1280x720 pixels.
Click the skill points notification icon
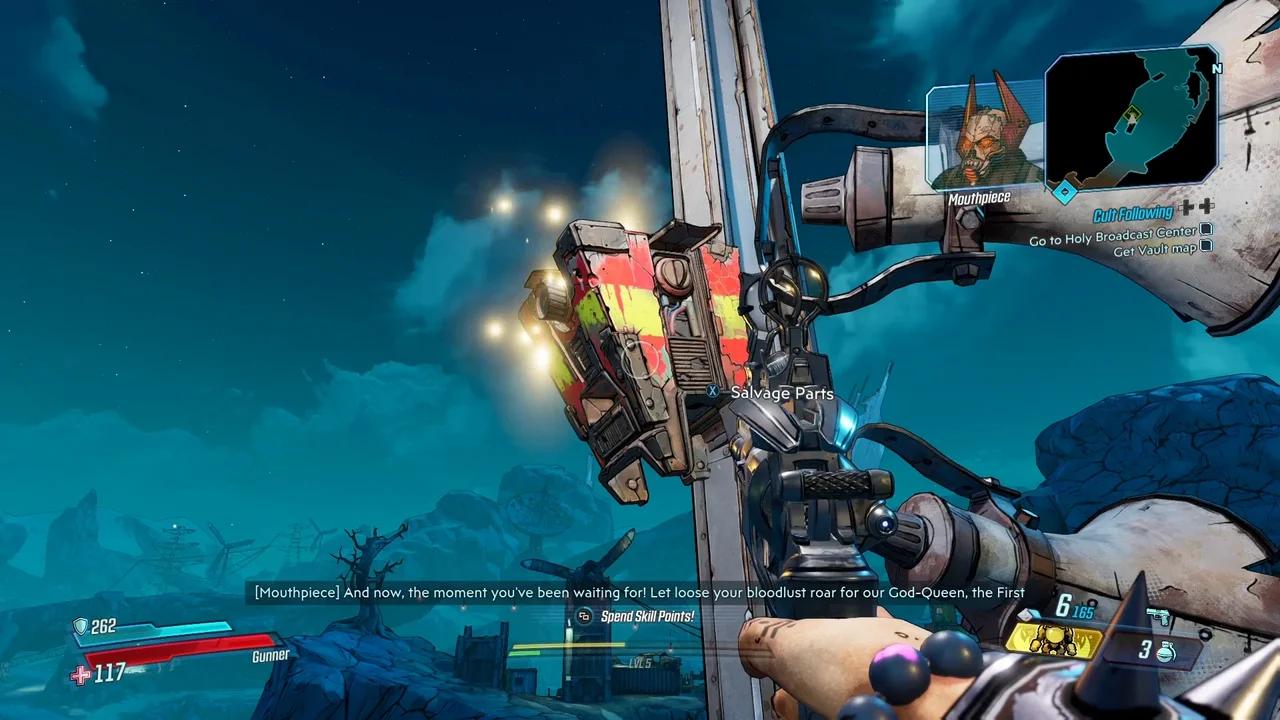(x=582, y=618)
